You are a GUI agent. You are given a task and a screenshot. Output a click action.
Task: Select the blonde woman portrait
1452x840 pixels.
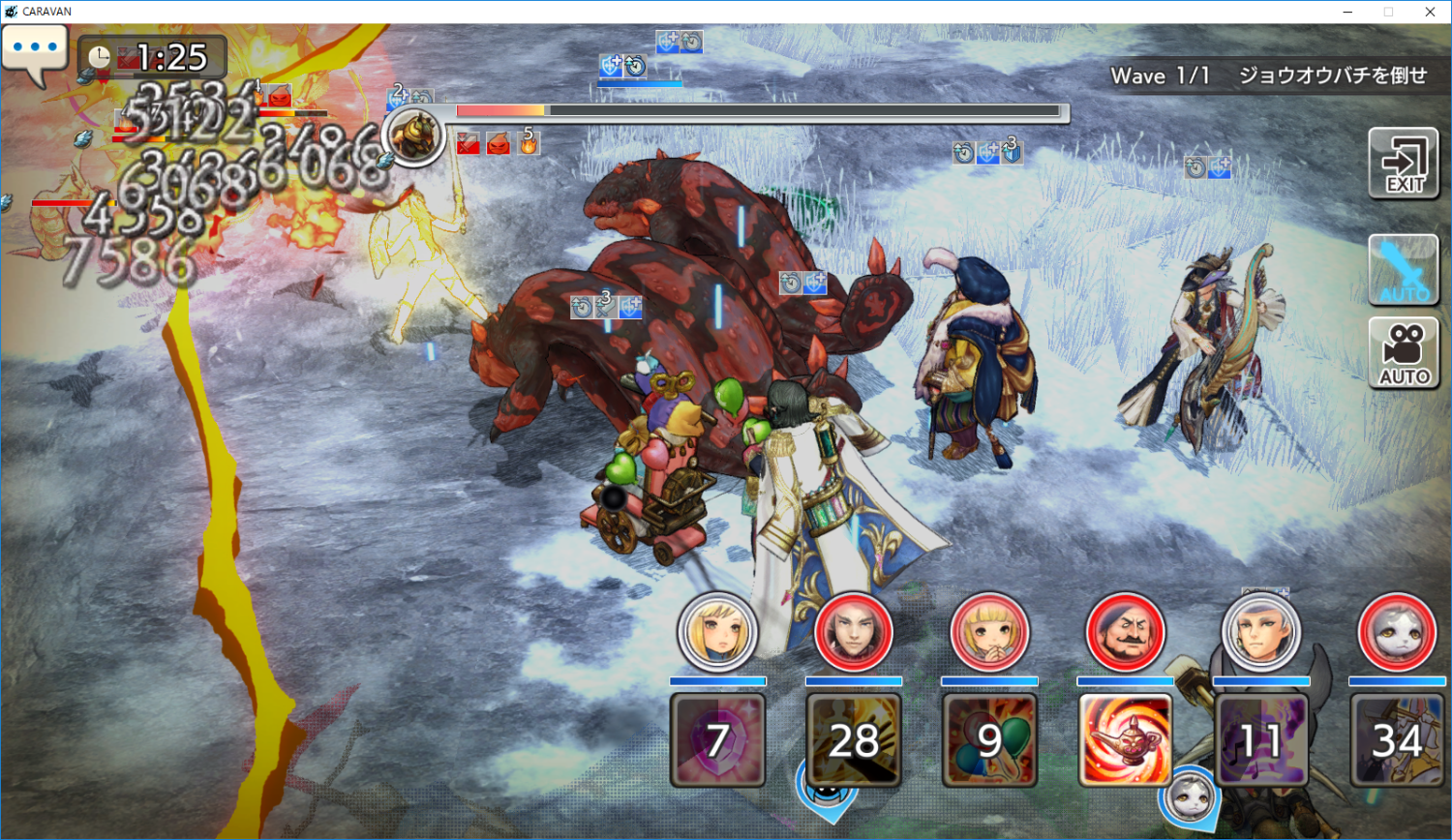(717, 632)
